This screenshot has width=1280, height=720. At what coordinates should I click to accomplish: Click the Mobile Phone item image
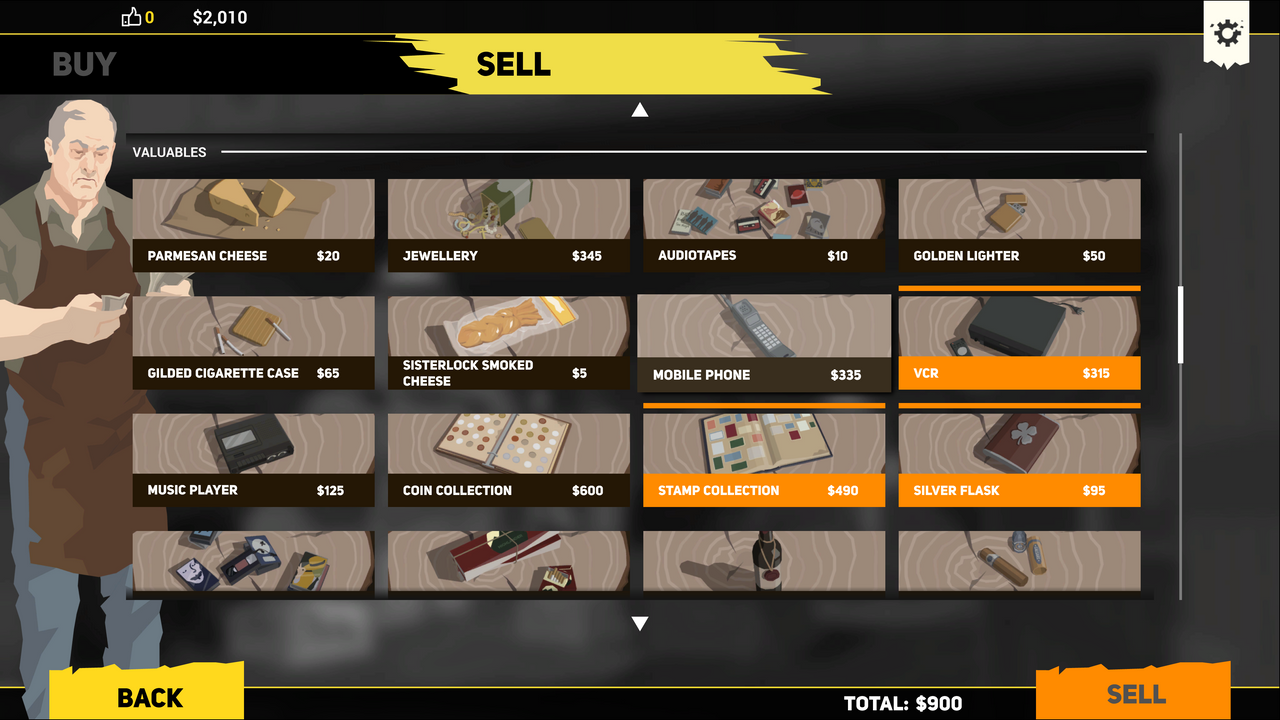tap(763, 327)
